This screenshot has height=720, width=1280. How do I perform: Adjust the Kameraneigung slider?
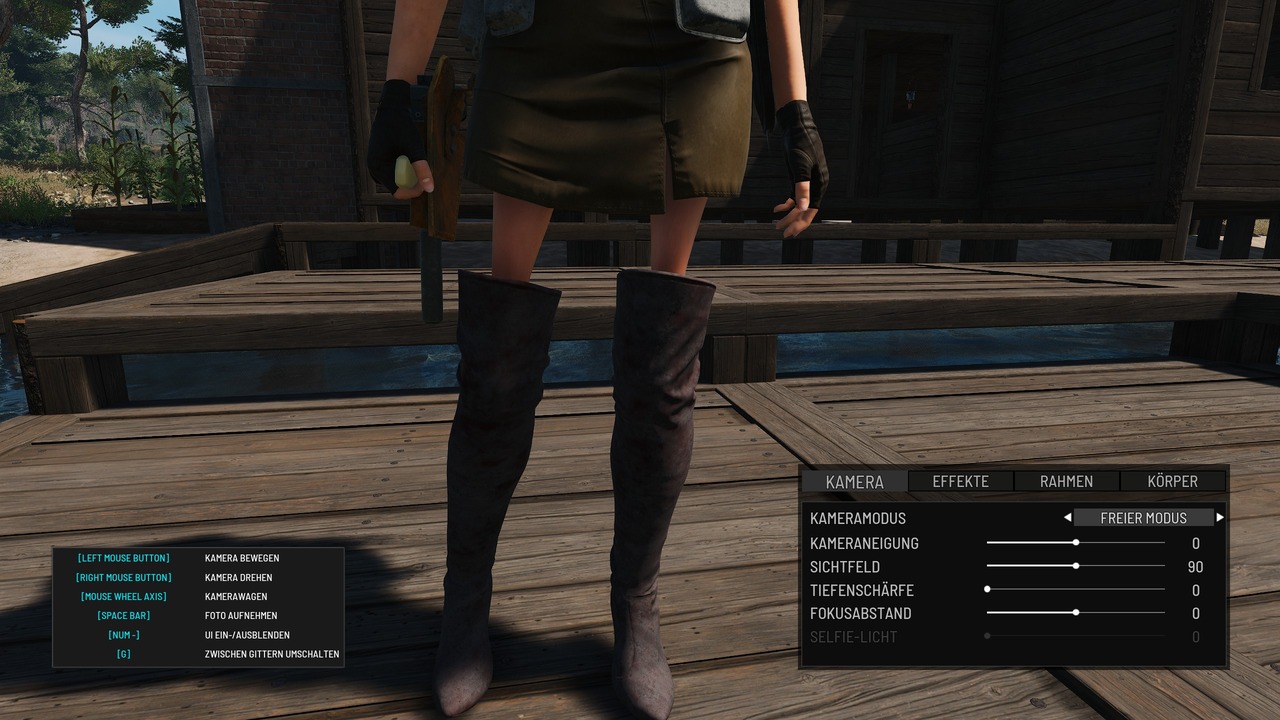coord(1076,543)
